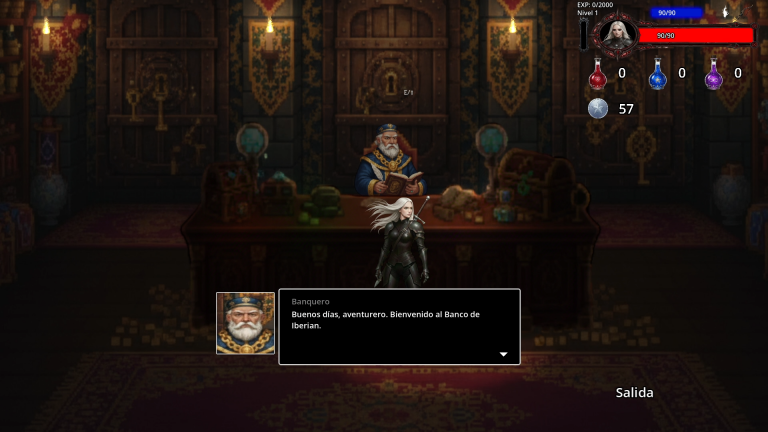Viewport: 768px width, 432px height.
Task: Use the red health potion
Action: click(x=598, y=74)
